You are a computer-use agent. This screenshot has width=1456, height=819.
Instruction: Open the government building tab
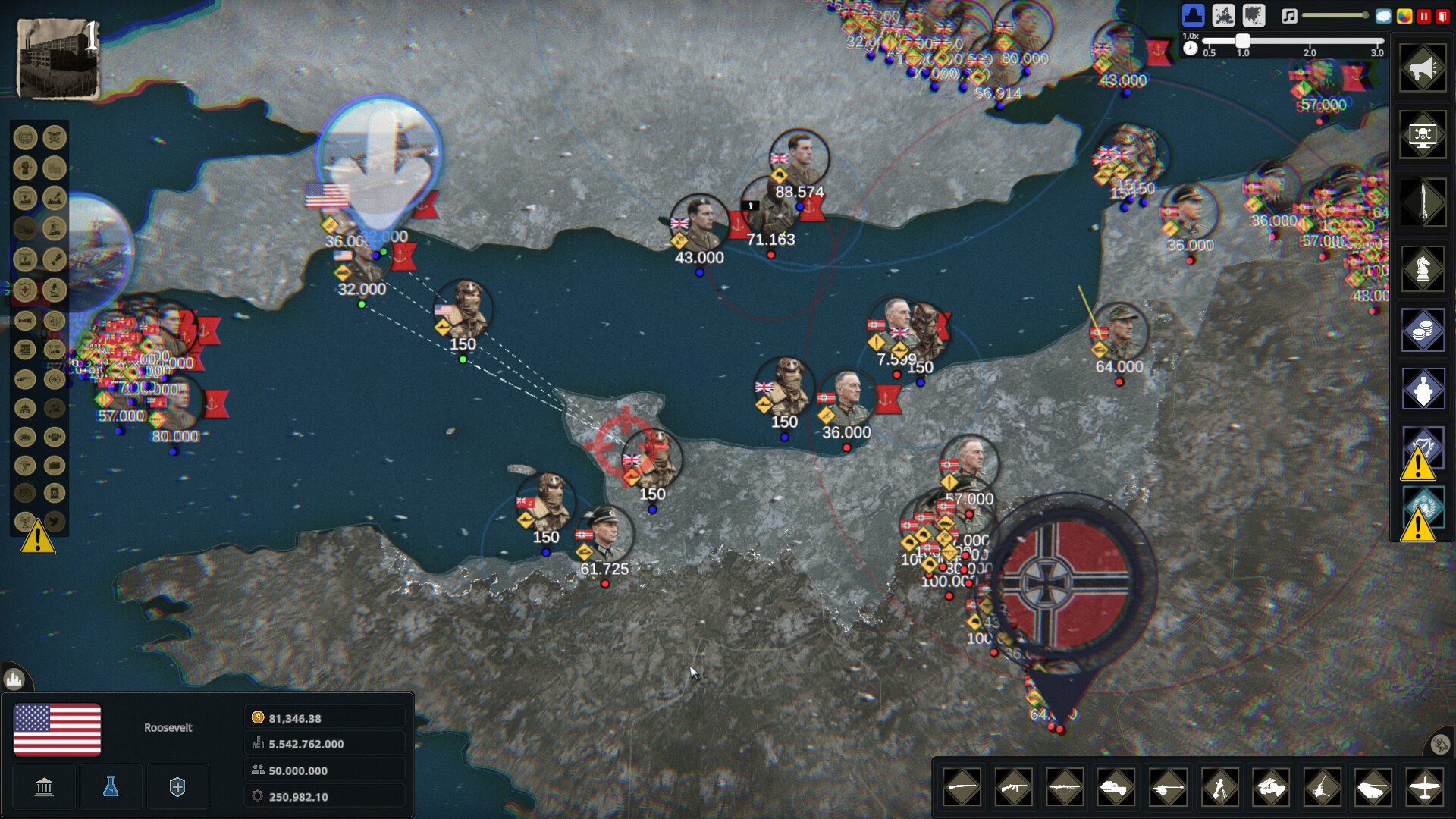coord(44,787)
